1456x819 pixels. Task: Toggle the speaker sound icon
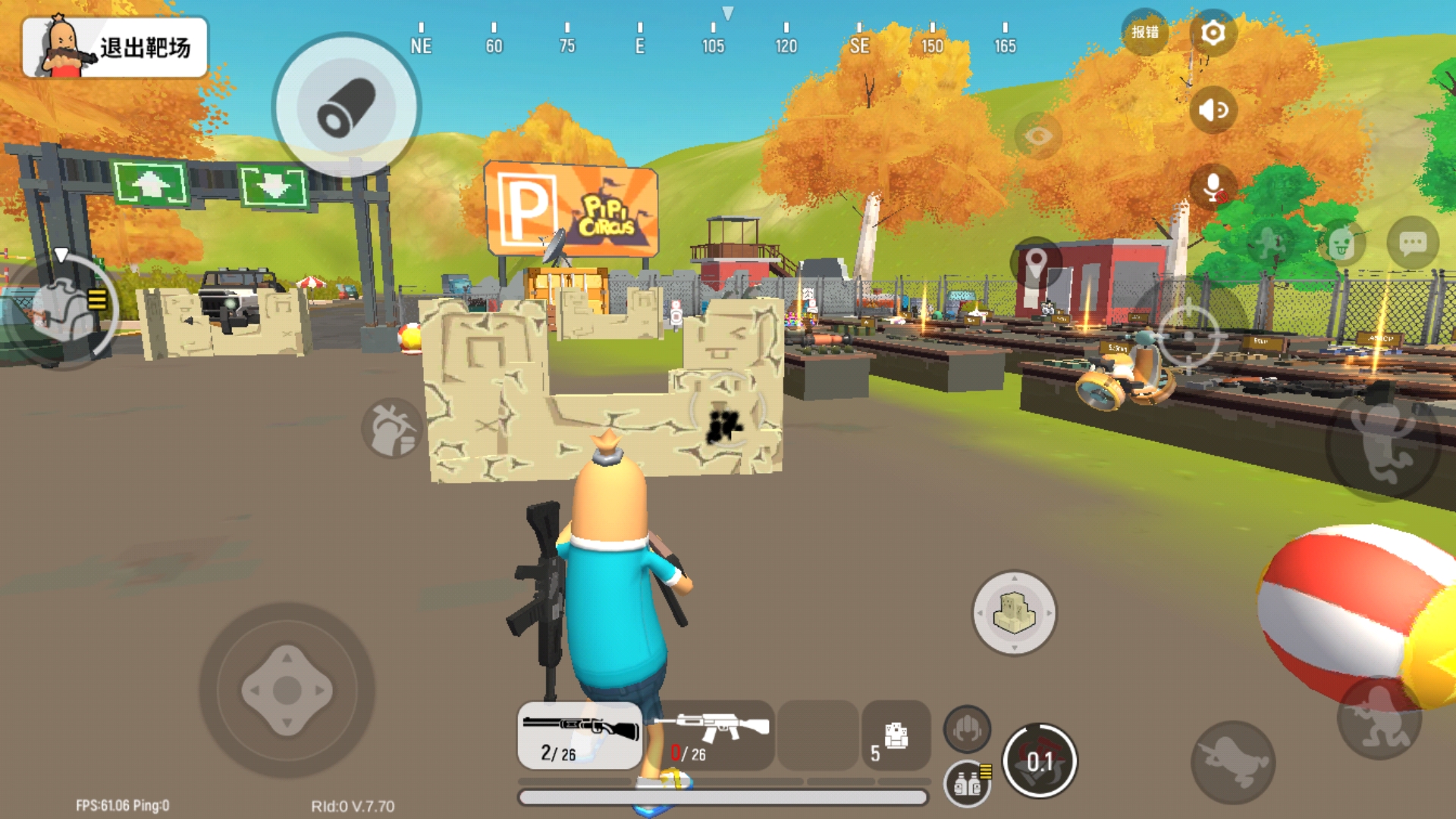1213,111
